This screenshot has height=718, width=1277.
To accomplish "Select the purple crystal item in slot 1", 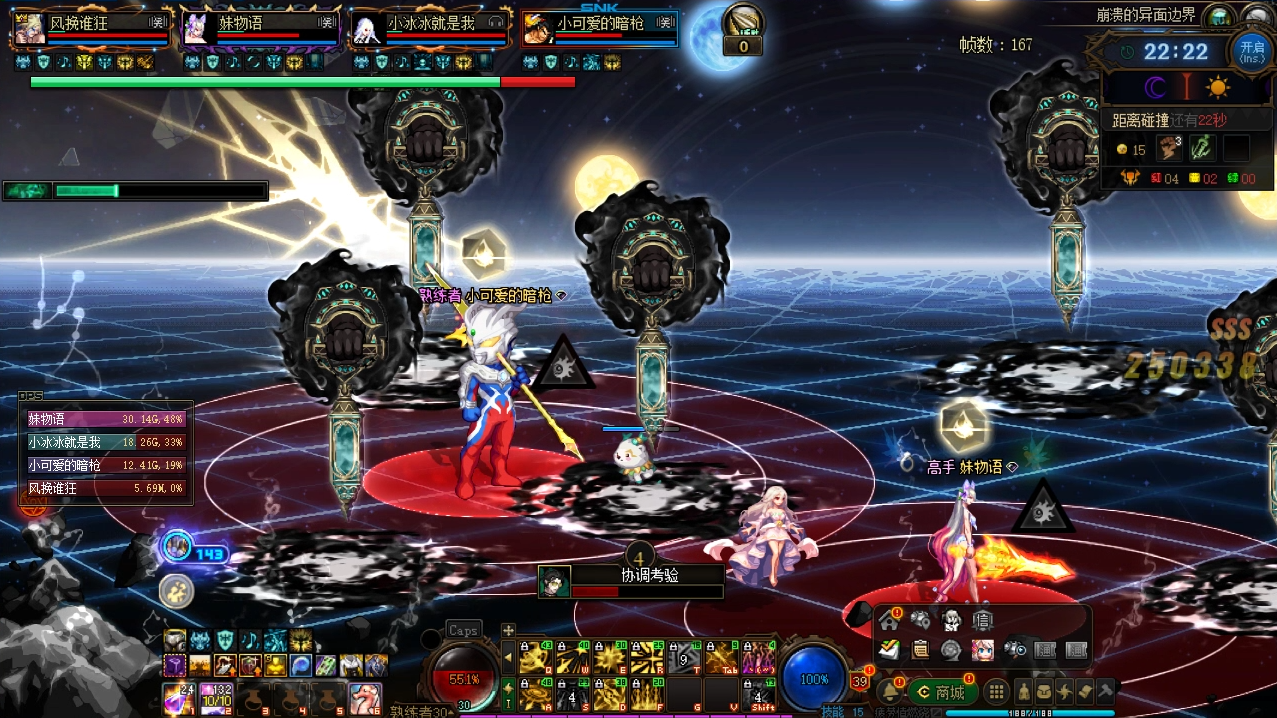I will [x=180, y=697].
